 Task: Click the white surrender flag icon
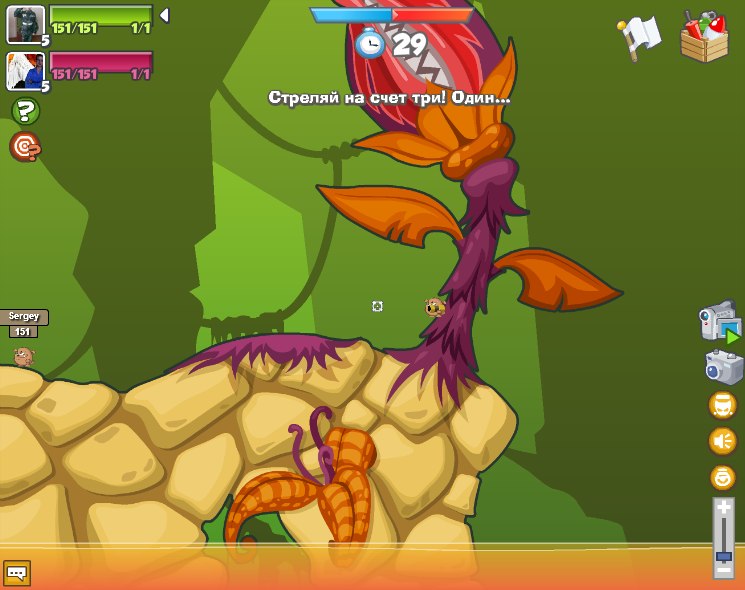[x=640, y=36]
